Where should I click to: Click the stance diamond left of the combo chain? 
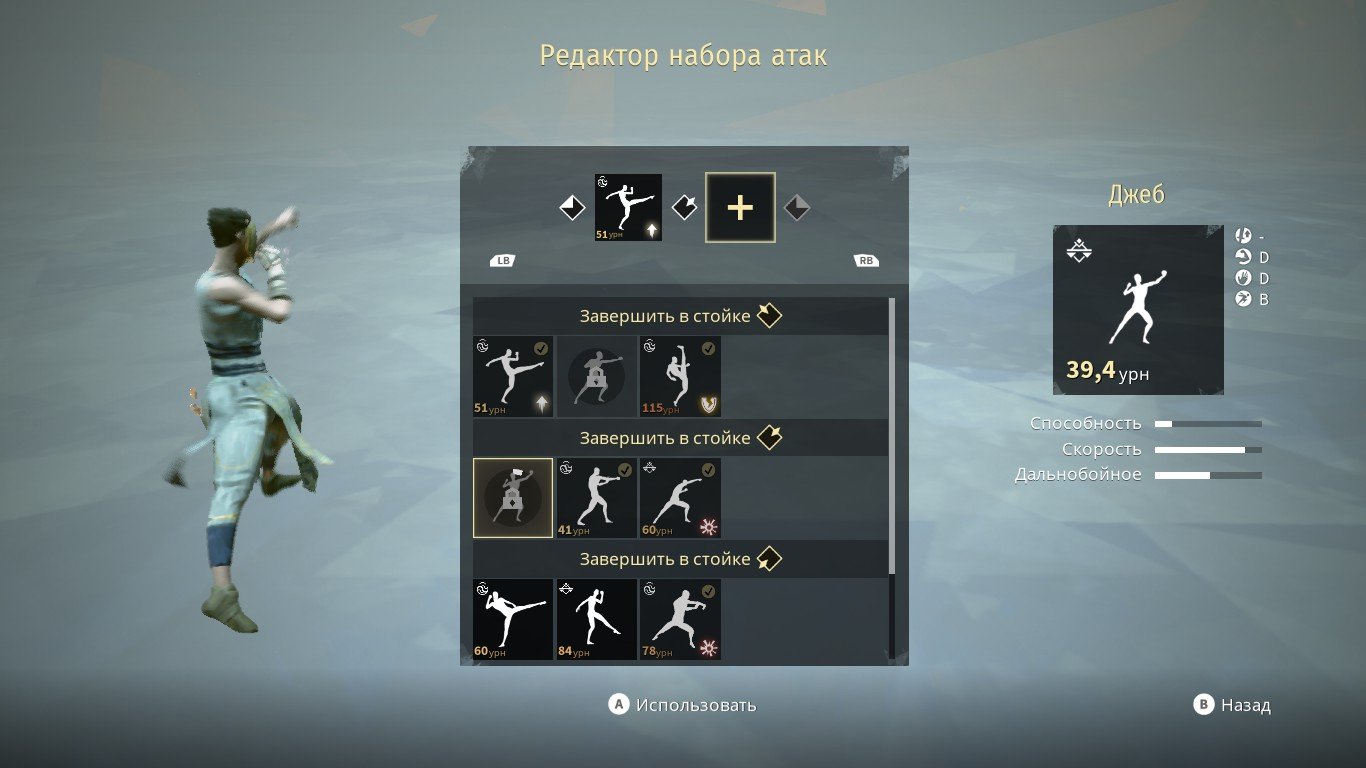coord(570,207)
